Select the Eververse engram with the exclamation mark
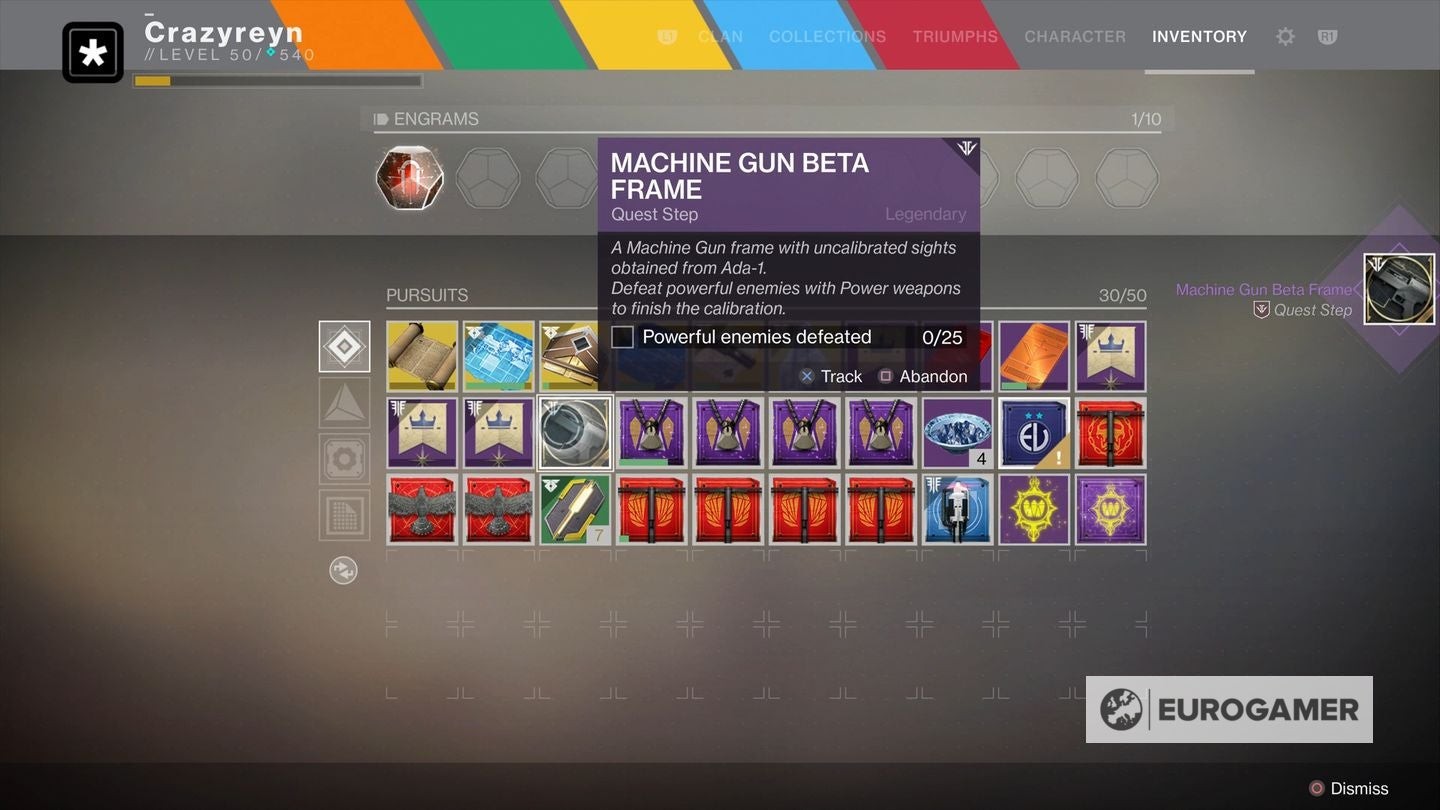The image size is (1440, 810). pyautogui.click(x=1033, y=432)
